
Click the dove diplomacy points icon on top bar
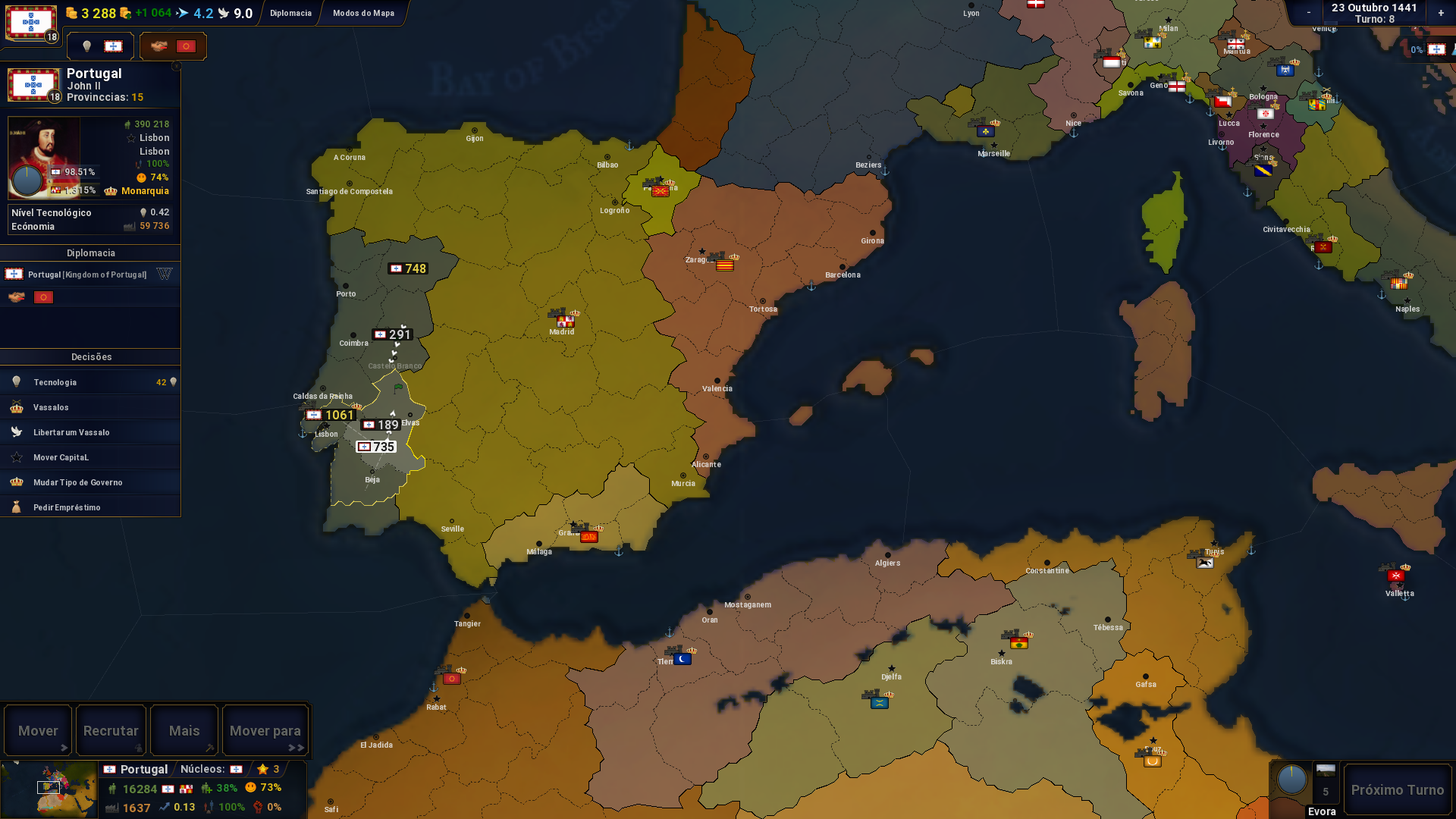[223, 13]
